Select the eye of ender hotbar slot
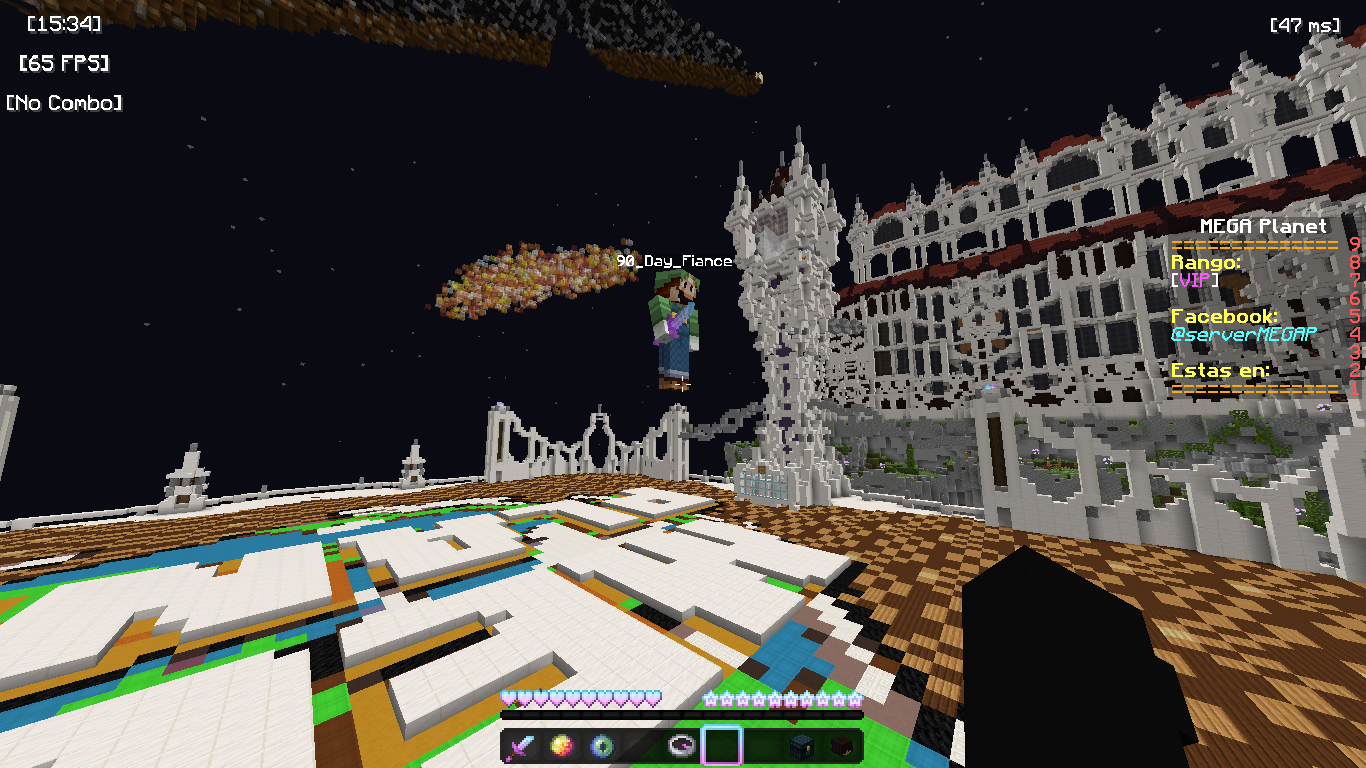 (602, 745)
